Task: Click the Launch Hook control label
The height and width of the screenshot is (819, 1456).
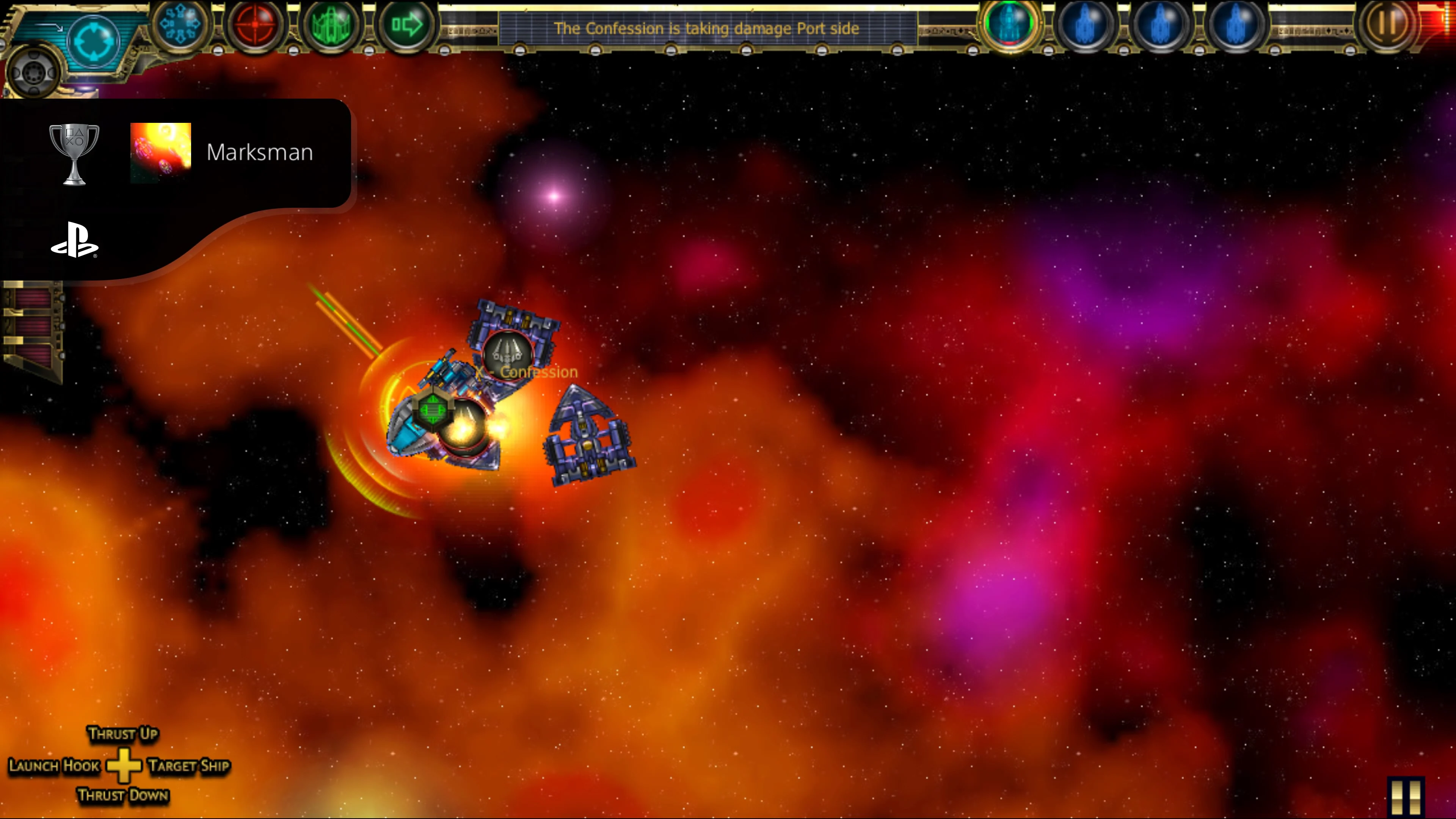Action: 55,766
